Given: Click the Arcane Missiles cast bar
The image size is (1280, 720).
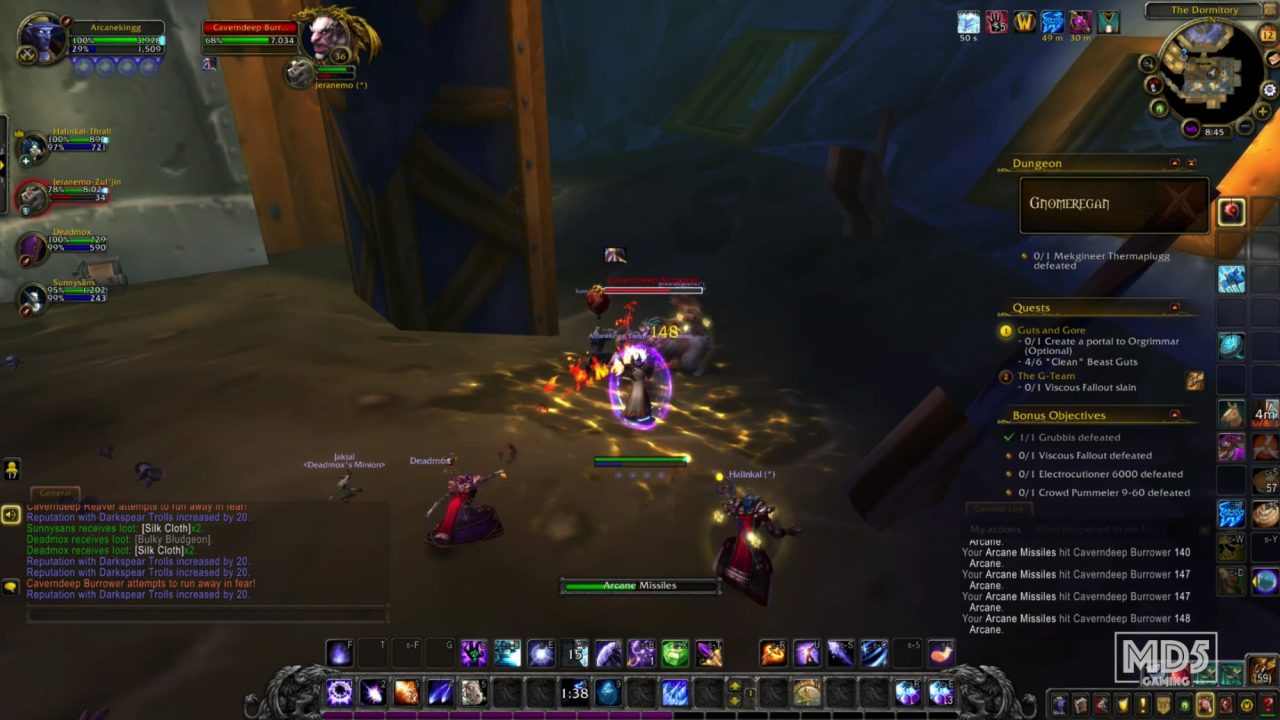Looking at the screenshot, I should pyautogui.click(x=639, y=585).
